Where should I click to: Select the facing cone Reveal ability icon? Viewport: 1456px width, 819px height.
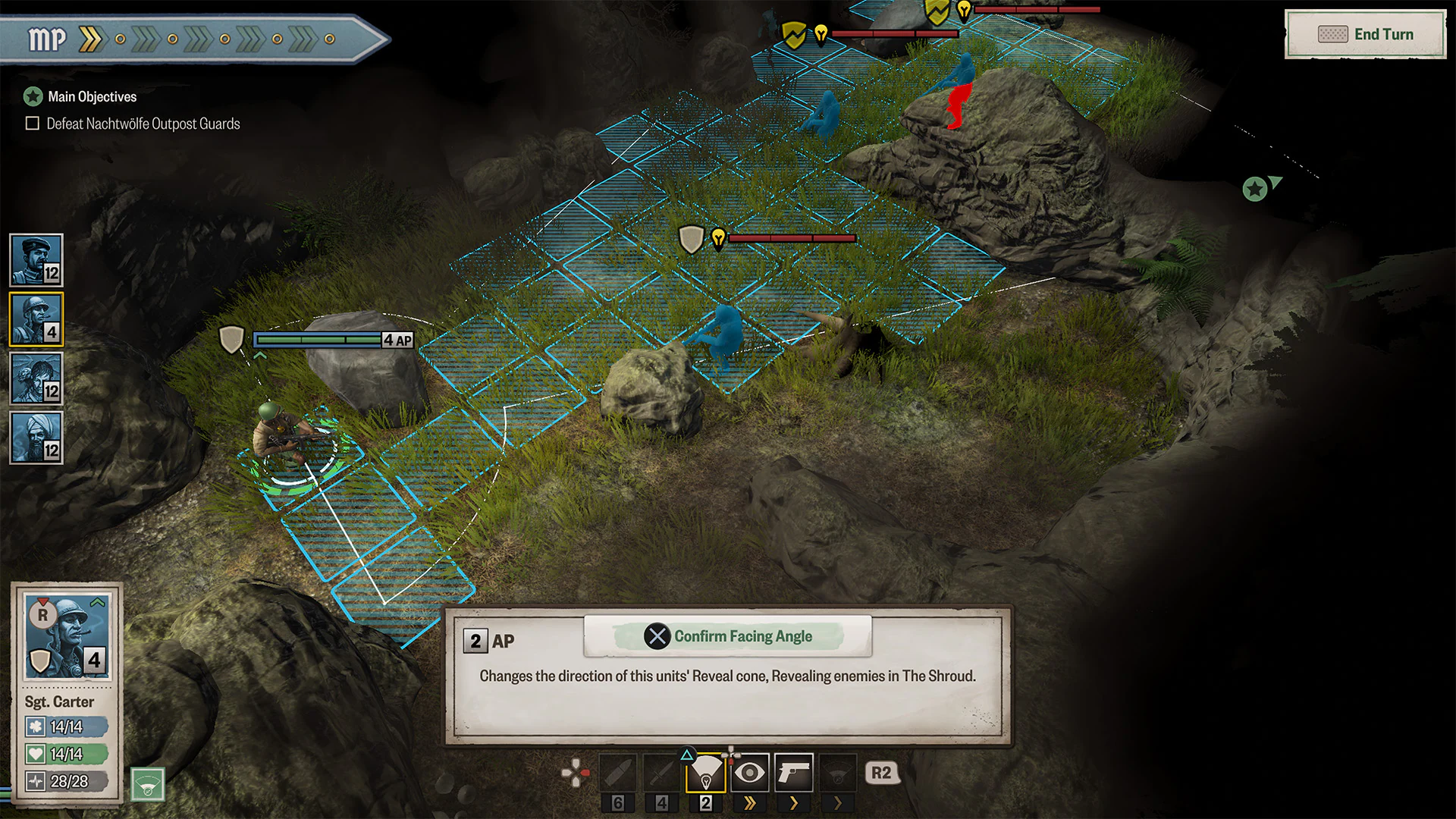click(x=708, y=772)
